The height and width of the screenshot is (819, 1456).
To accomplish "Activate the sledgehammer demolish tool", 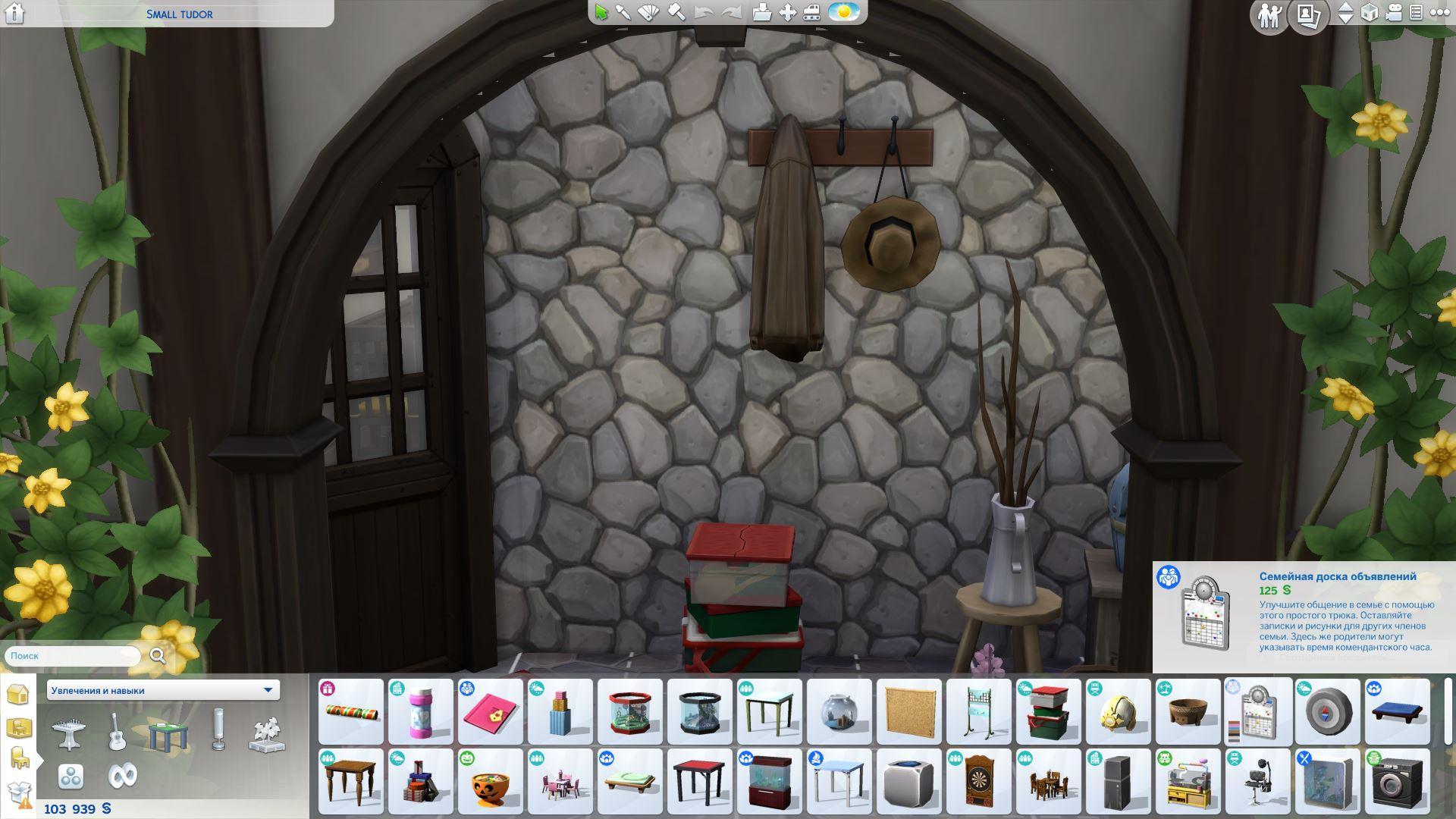I will click(676, 13).
